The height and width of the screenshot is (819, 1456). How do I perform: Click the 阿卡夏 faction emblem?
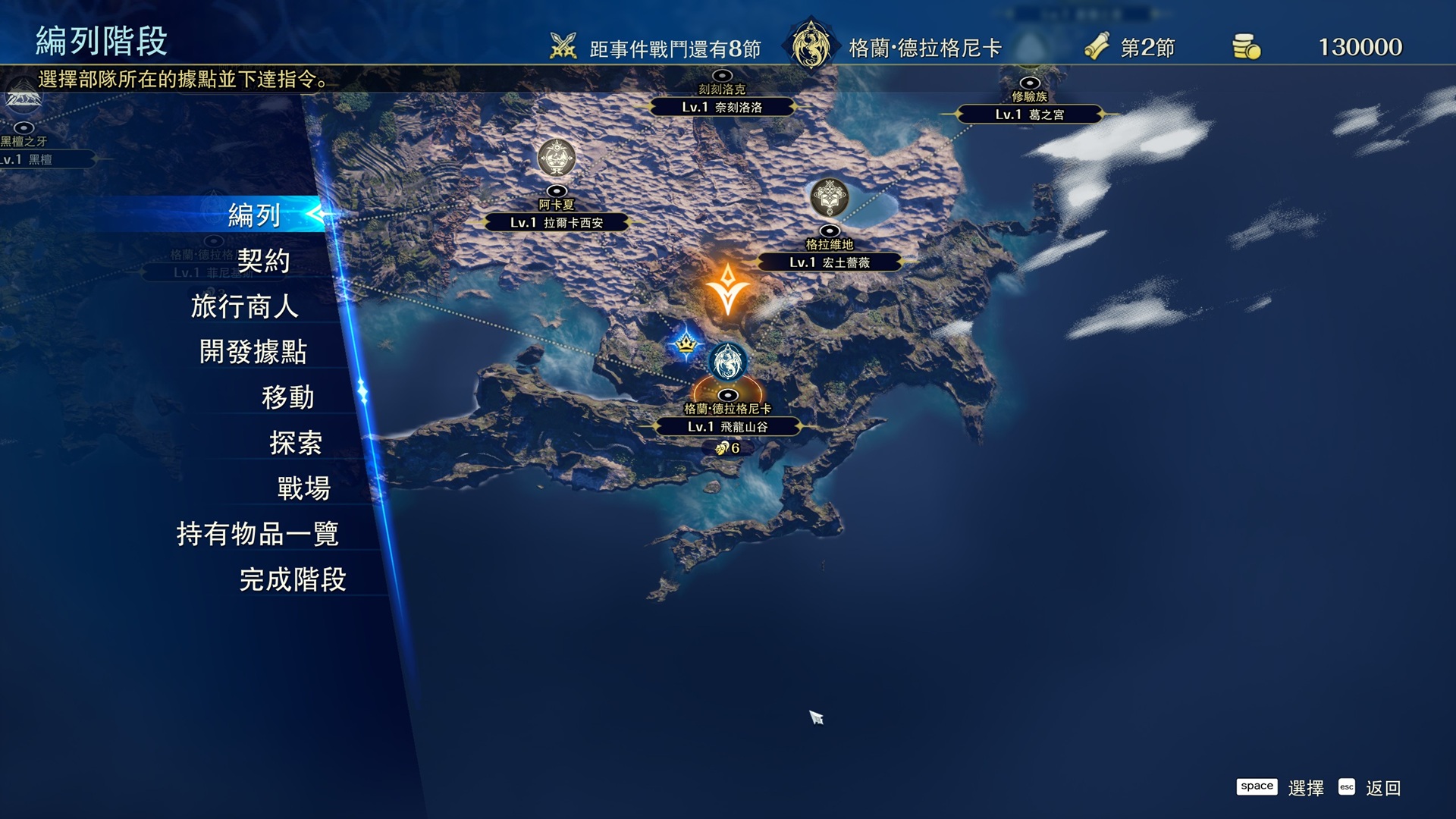(557, 157)
